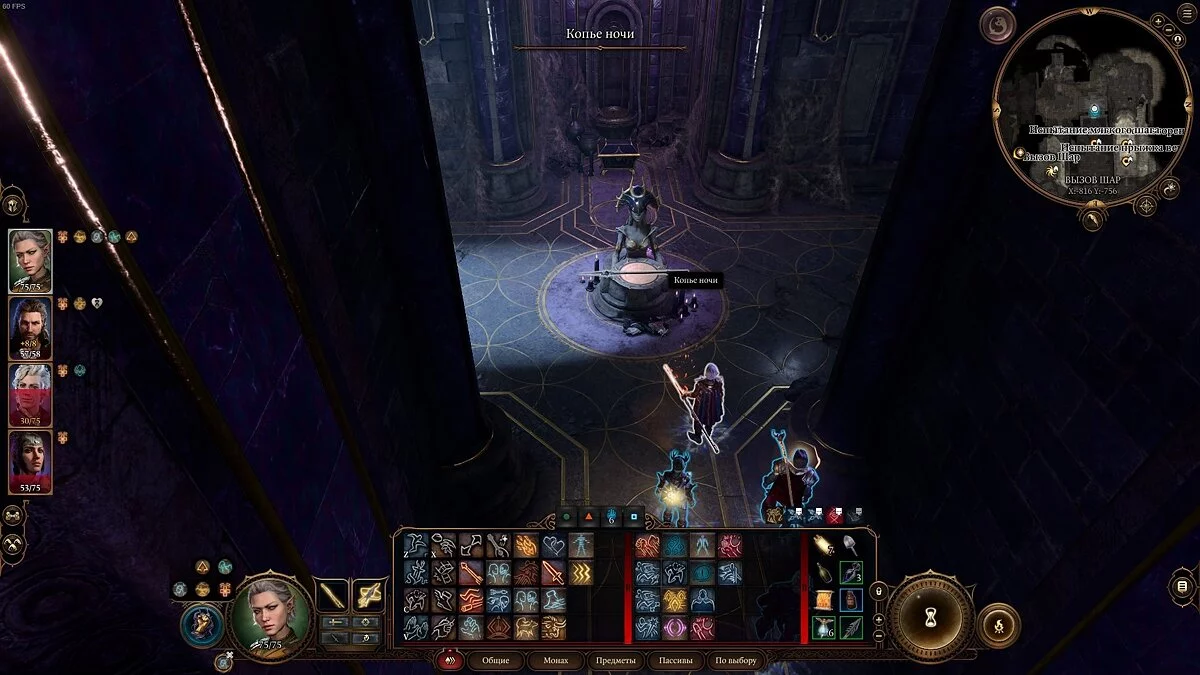The width and height of the screenshot is (1200, 675).
Task: Select the white-haired companion portrait
Action: pyautogui.click(x=30, y=393)
